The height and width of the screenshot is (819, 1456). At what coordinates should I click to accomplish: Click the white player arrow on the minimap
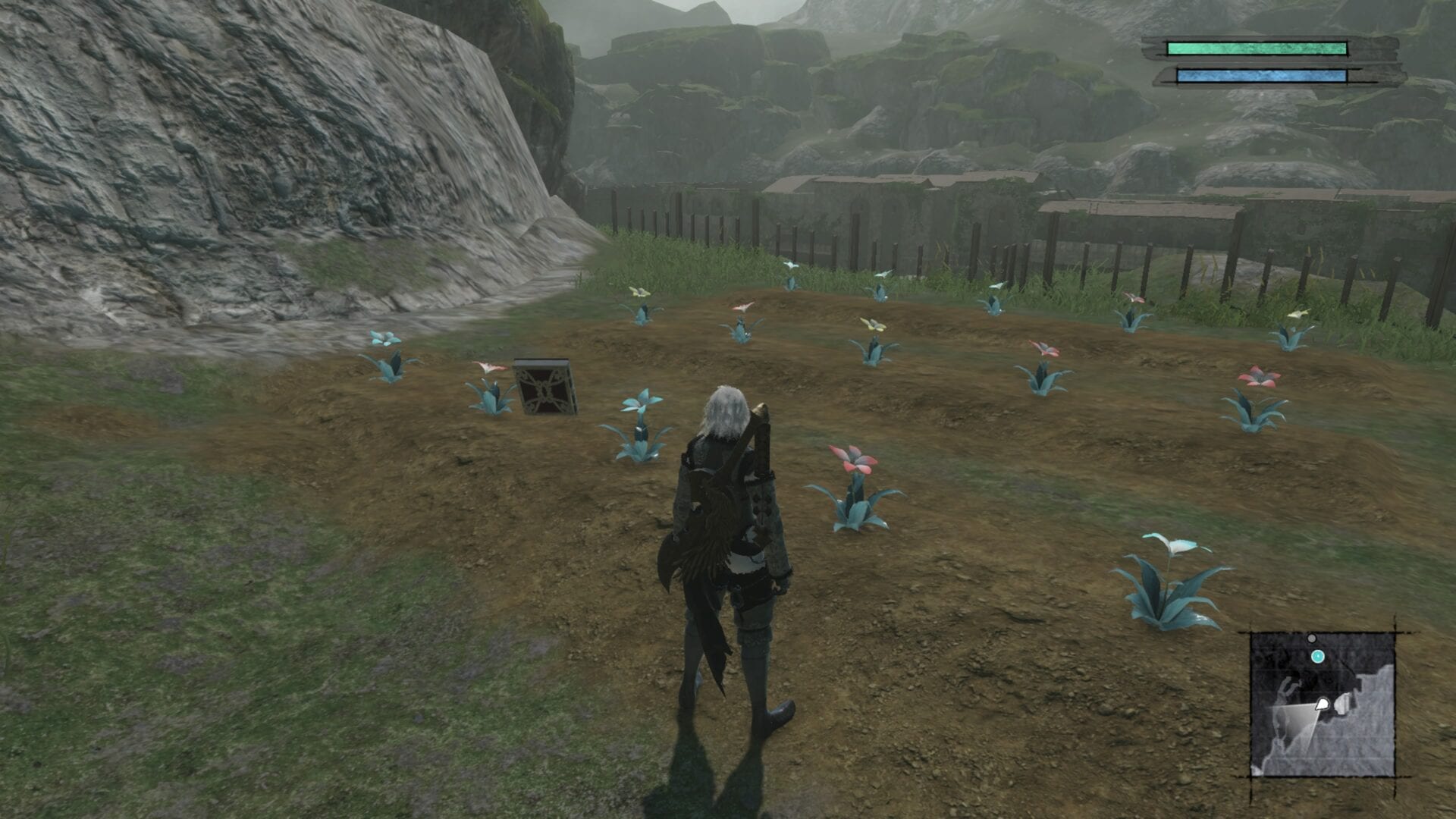[1322, 704]
